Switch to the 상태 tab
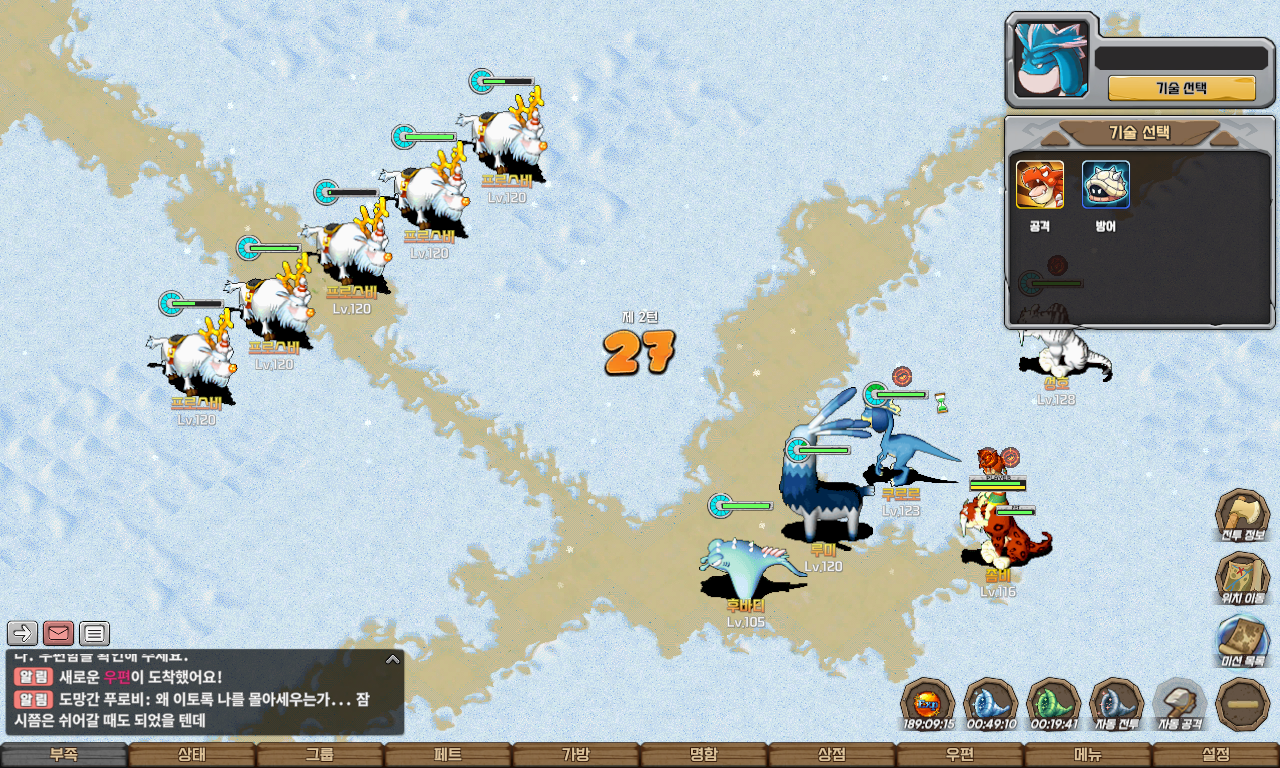This screenshot has height=768, width=1280. (192, 755)
